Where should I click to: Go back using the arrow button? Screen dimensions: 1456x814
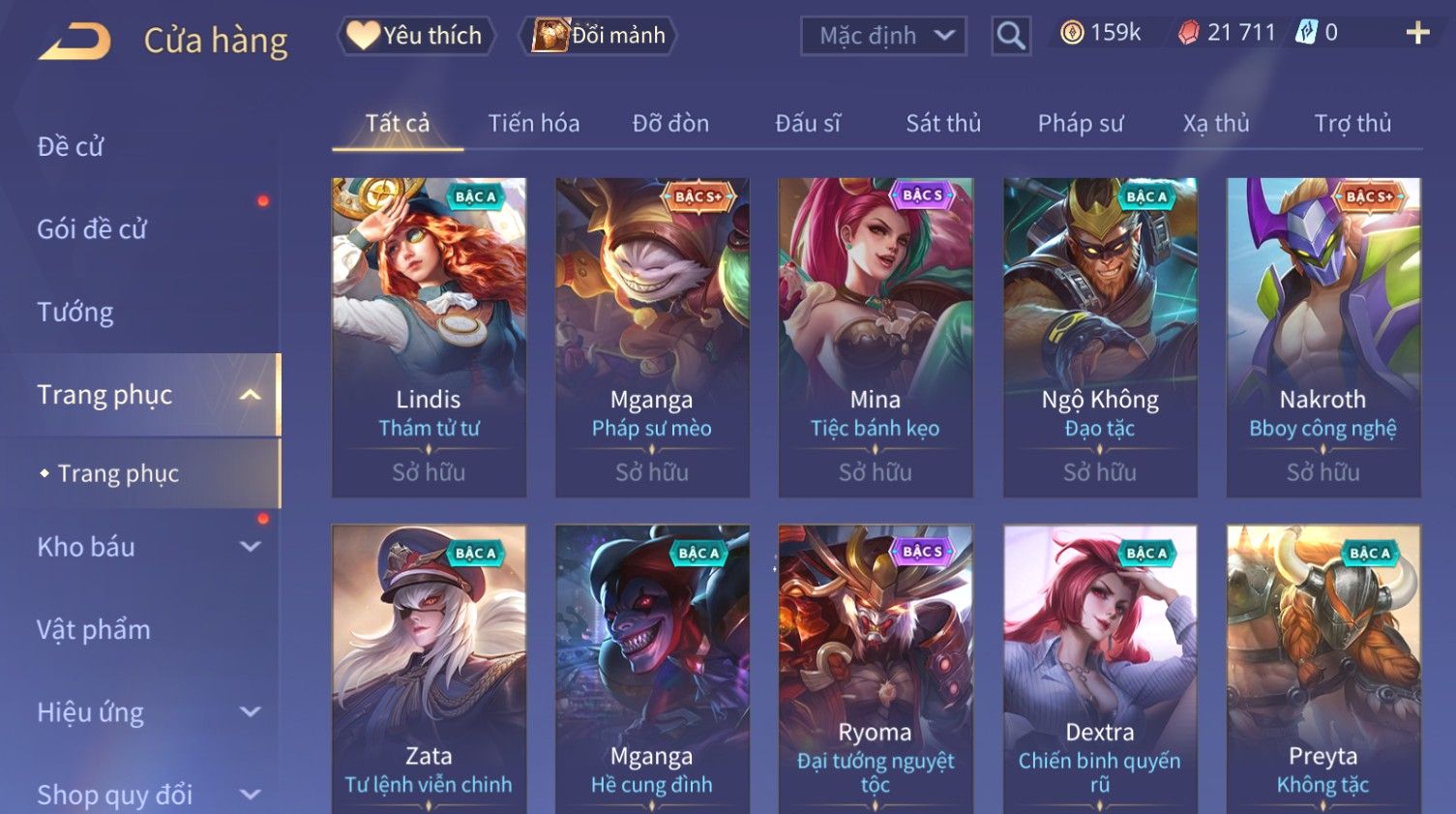pos(74,42)
